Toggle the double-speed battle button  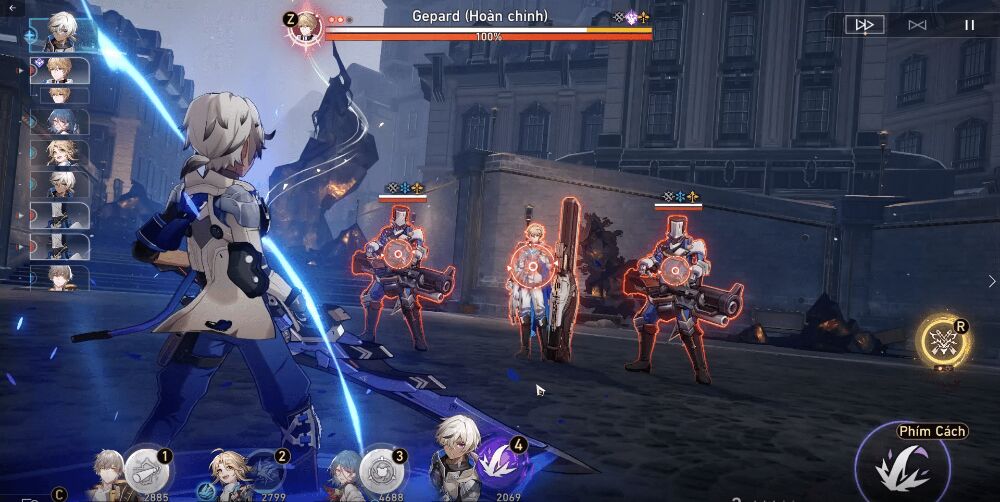[x=864, y=25]
